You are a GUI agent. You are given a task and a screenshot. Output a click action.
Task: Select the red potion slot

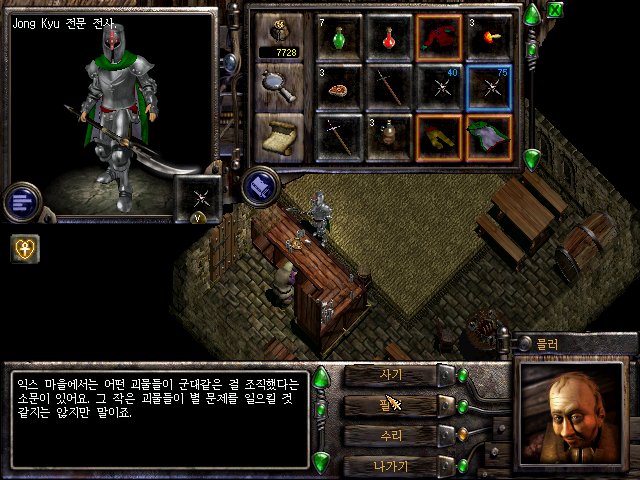(x=389, y=38)
